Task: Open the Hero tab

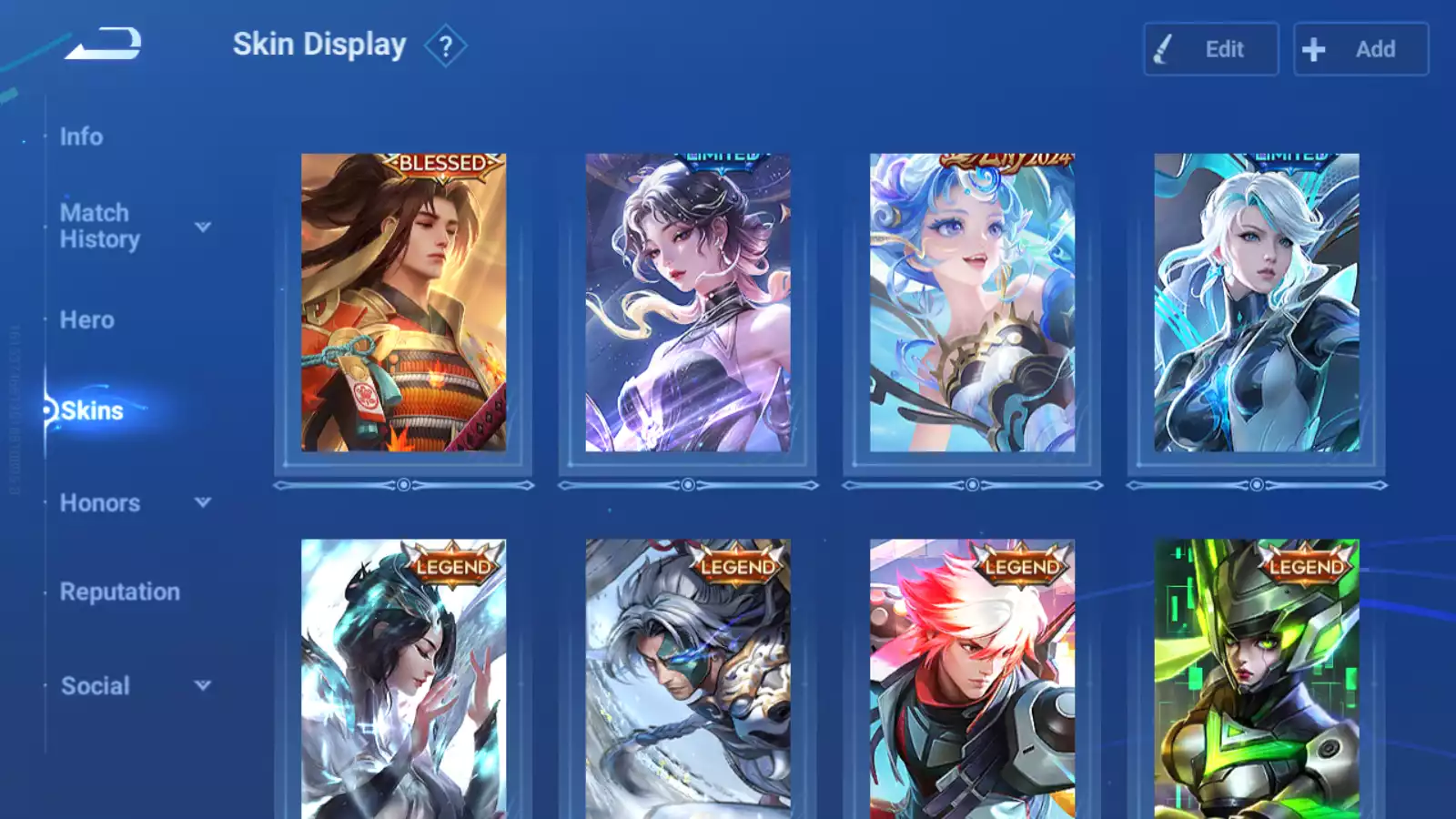Action: (x=87, y=320)
